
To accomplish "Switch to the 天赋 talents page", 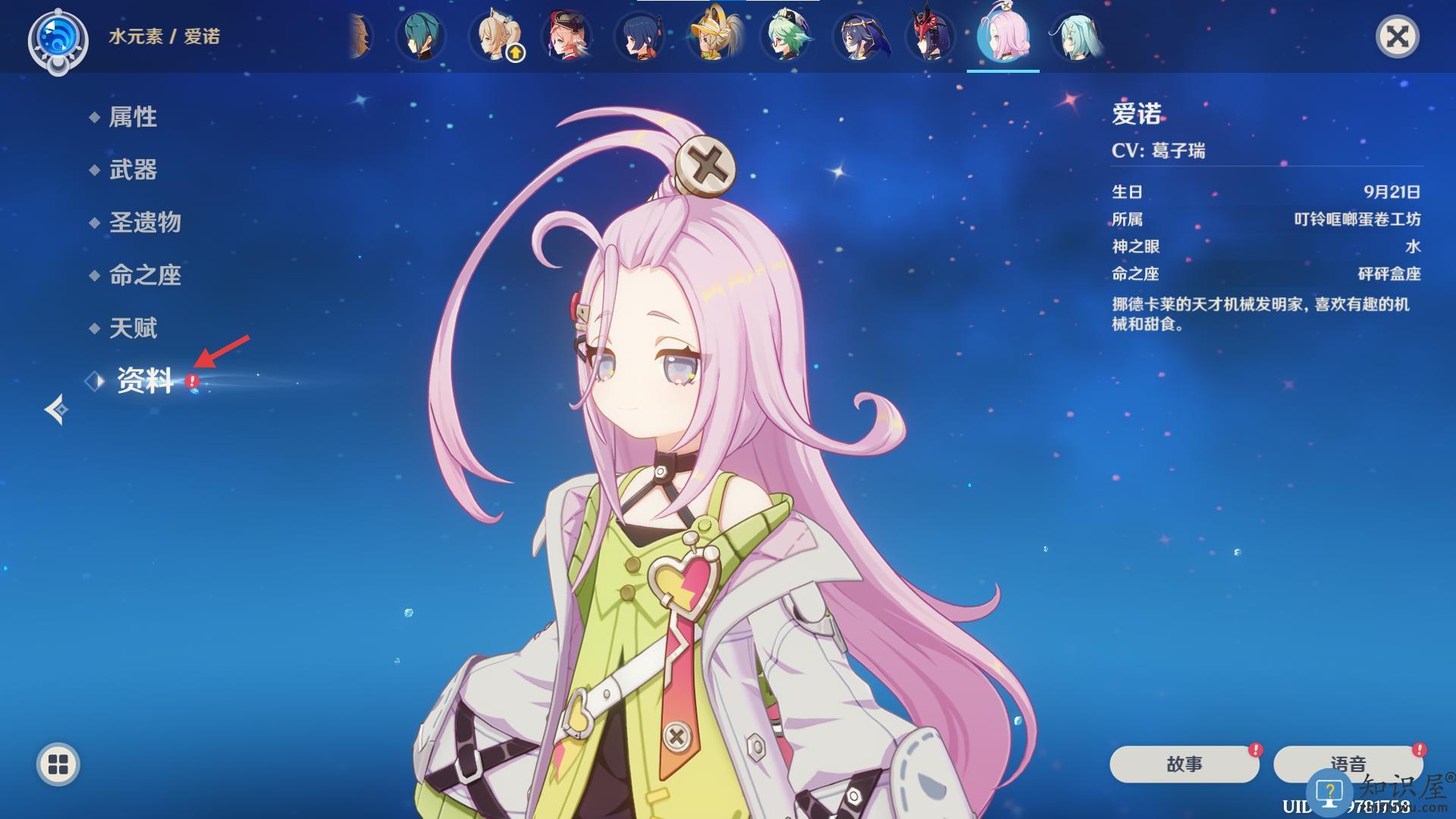I will (x=133, y=328).
